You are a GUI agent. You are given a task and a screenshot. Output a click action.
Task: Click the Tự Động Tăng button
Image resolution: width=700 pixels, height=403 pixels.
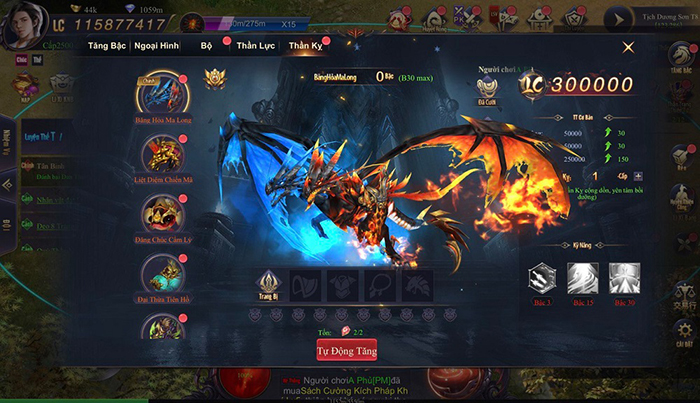tap(346, 351)
